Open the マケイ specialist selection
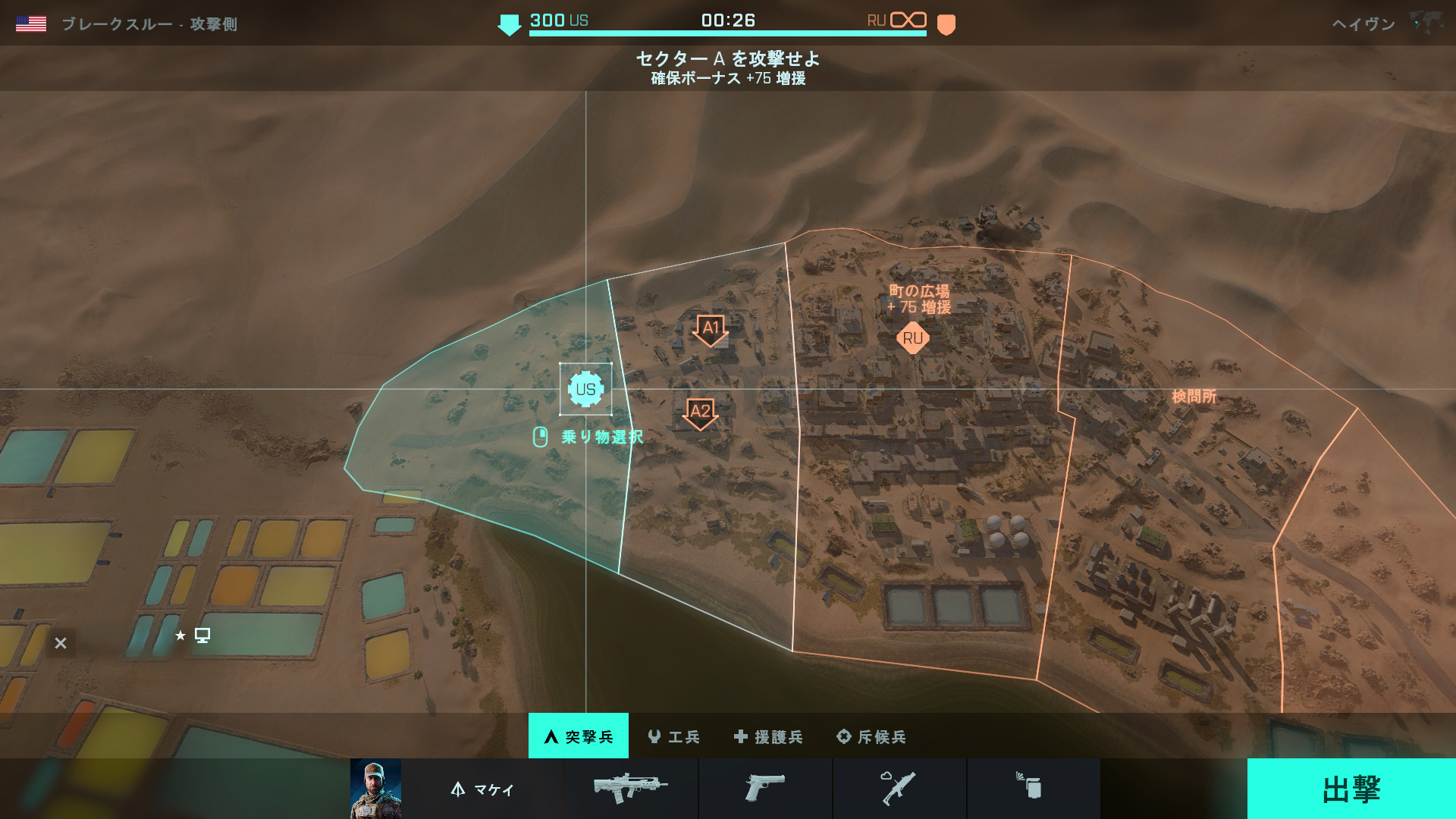The height and width of the screenshot is (819, 1456). [483, 789]
